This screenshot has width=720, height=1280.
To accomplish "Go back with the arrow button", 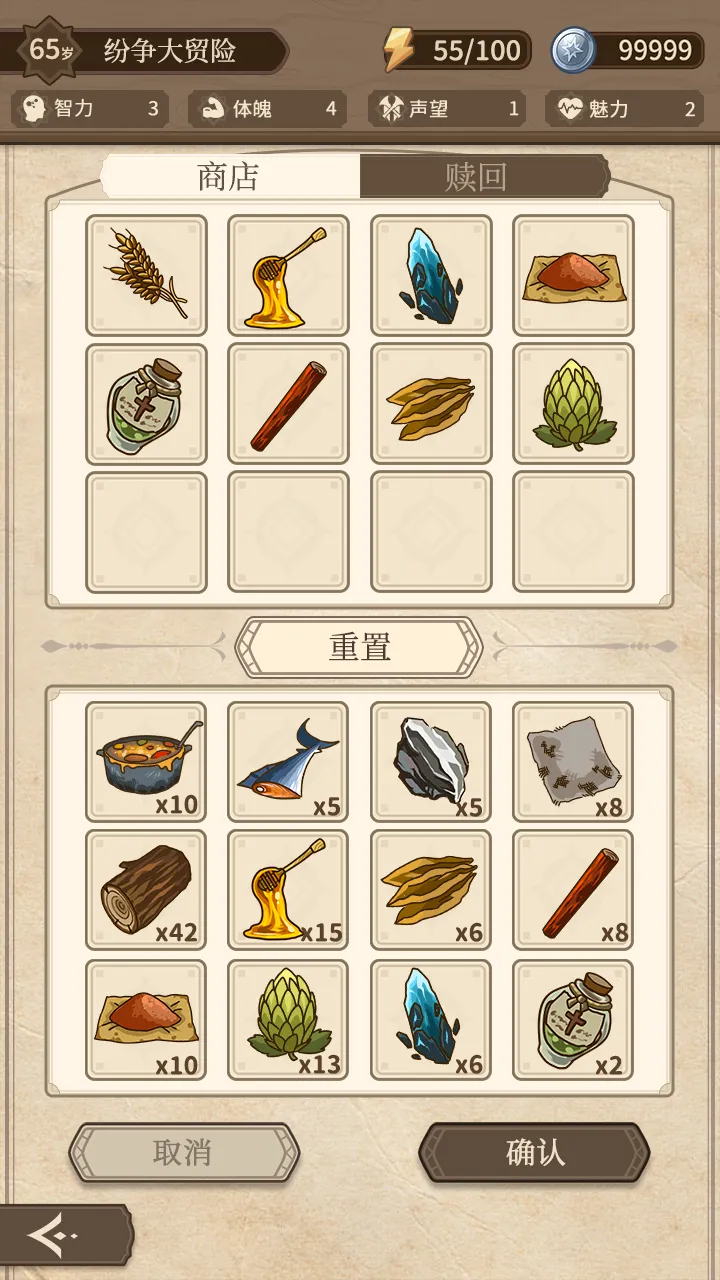I will (55, 1237).
